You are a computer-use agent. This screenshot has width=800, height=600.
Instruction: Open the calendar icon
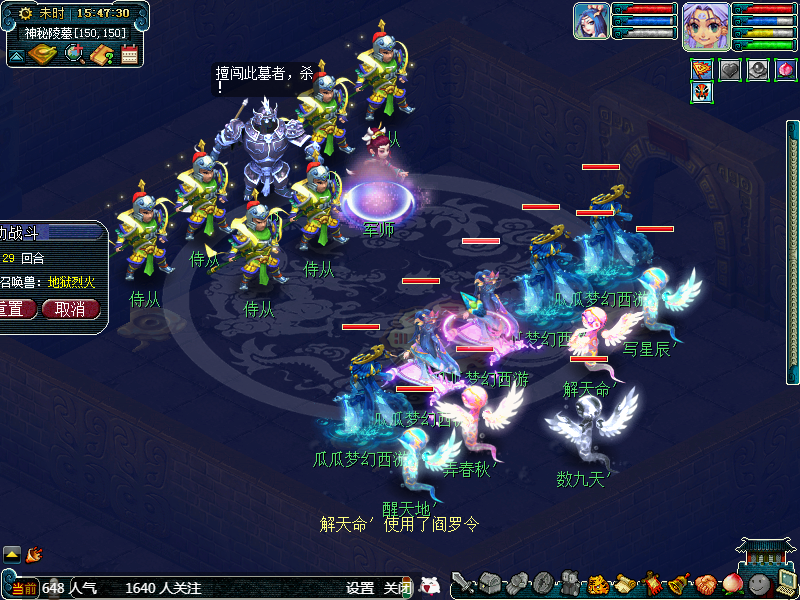tap(129, 54)
